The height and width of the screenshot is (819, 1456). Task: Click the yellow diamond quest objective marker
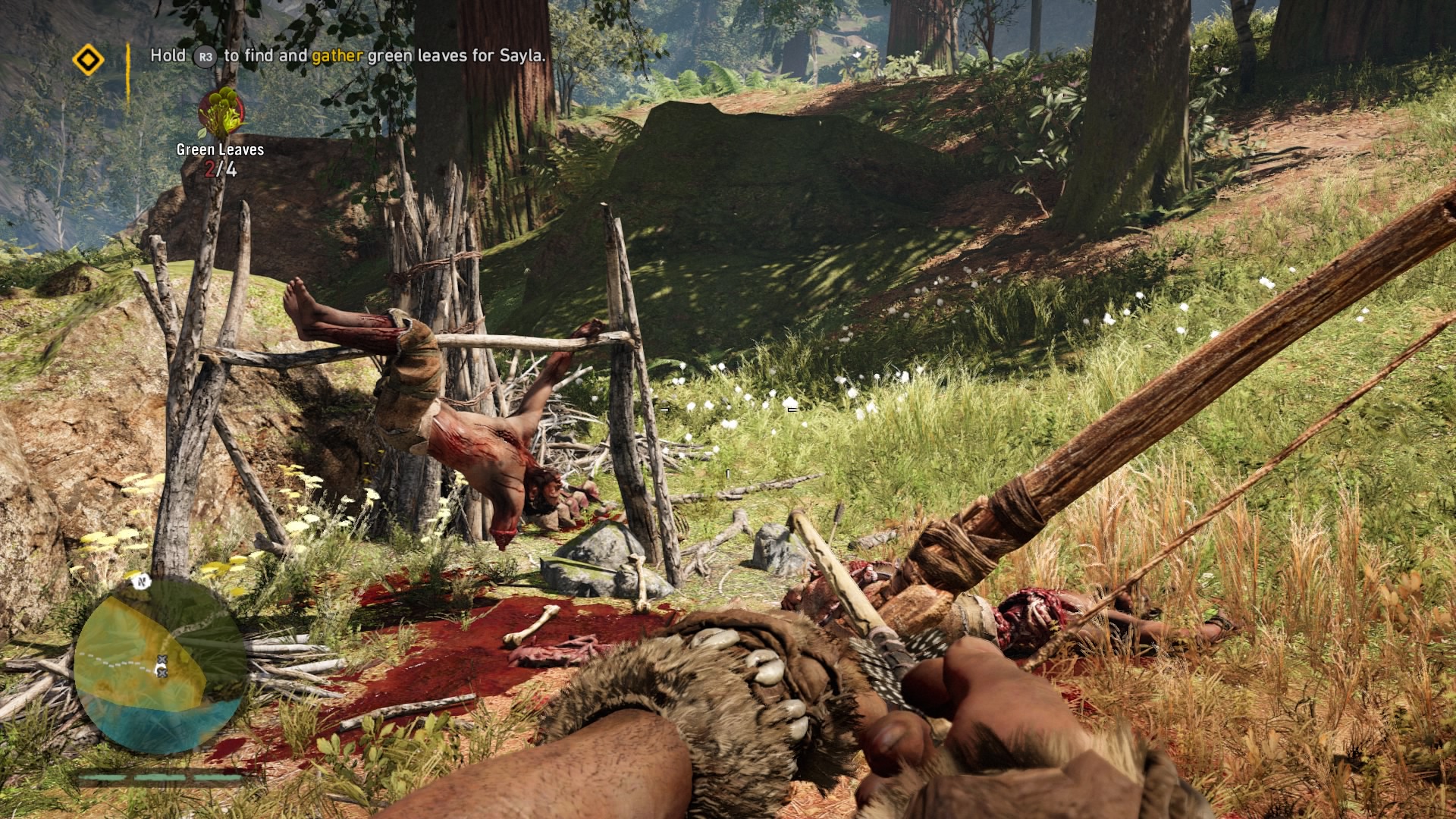88,59
